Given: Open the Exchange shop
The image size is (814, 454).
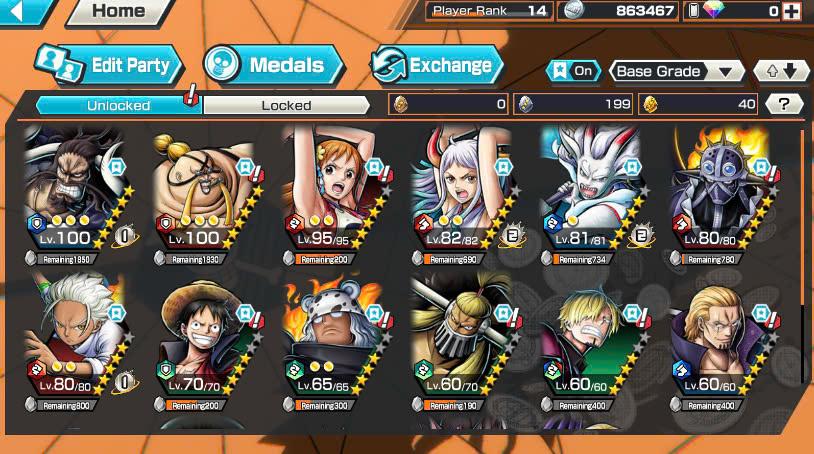Looking at the screenshot, I should point(437,66).
